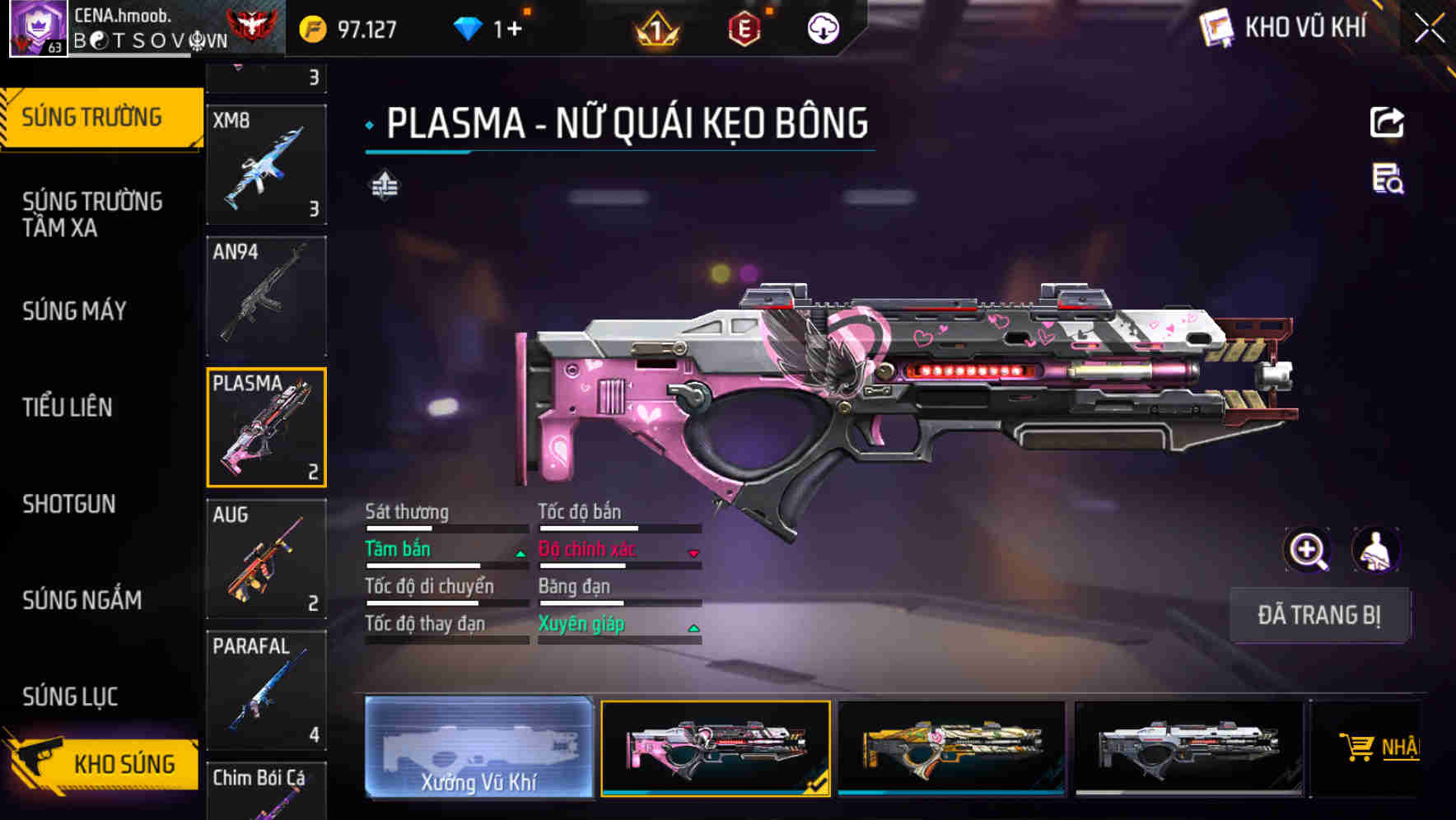Image resolution: width=1456 pixels, height=820 pixels.
Task: Select the AUG weapon tile
Action: [x=266, y=558]
